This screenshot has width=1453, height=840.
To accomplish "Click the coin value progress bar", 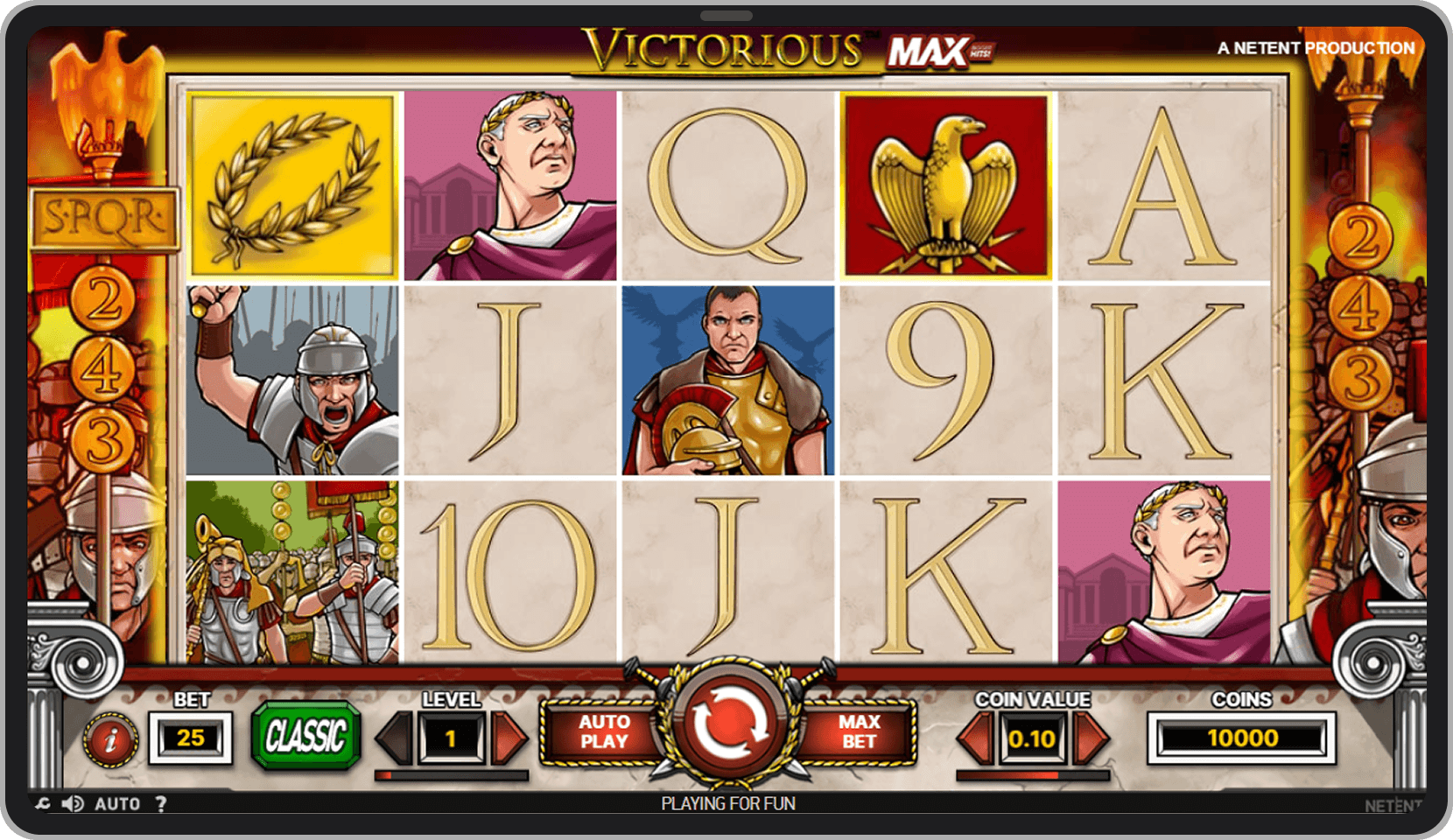I will tap(1033, 774).
